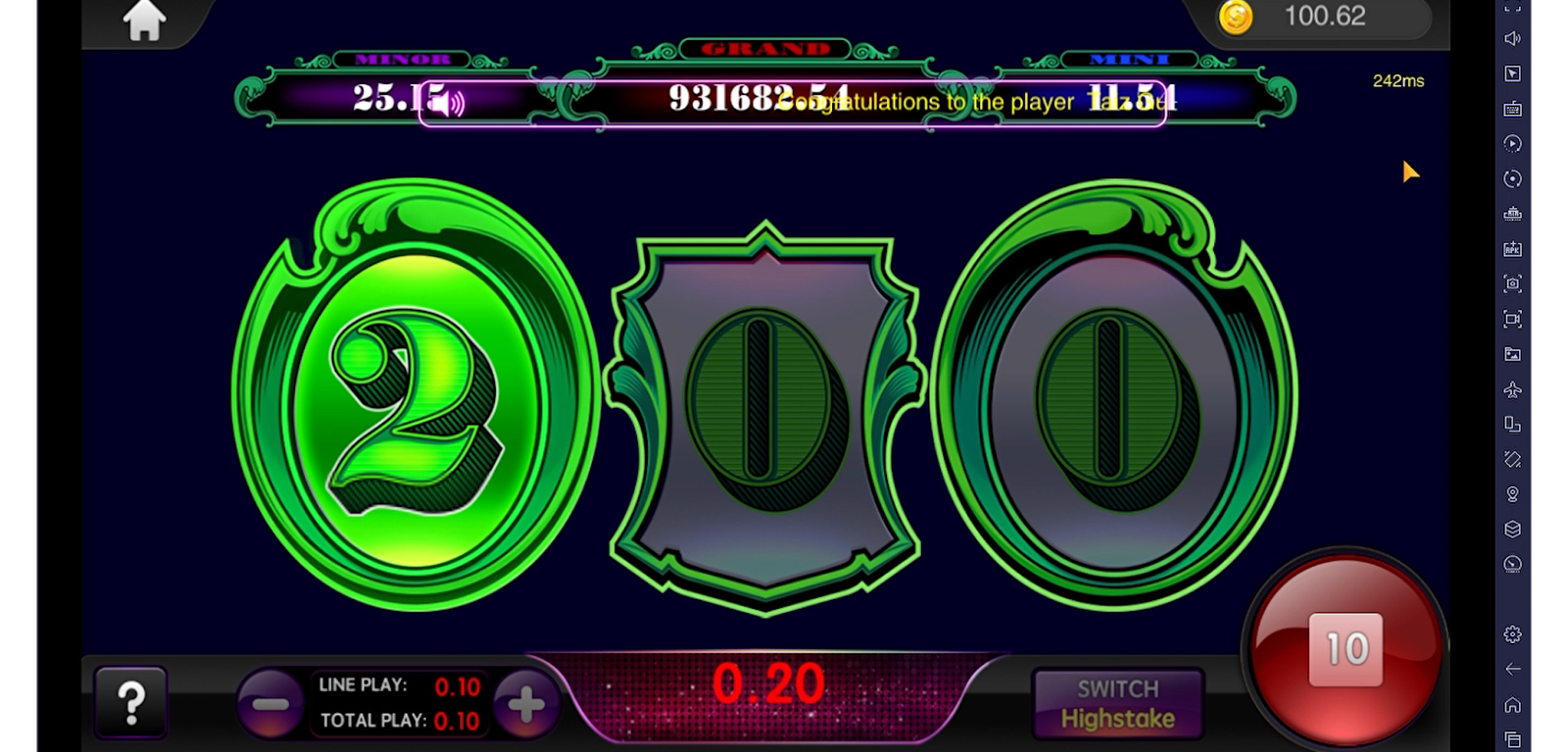Viewport: 1568px width, 752px height.
Task: Open emulator settings gear in the sidebar
Action: click(1512, 634)
